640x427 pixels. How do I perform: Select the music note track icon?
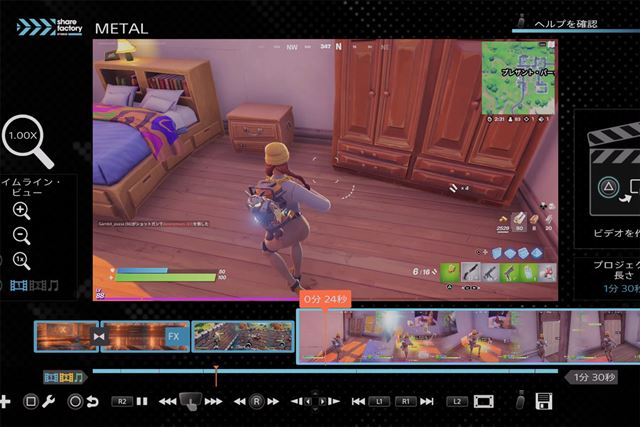pos(51,286)
